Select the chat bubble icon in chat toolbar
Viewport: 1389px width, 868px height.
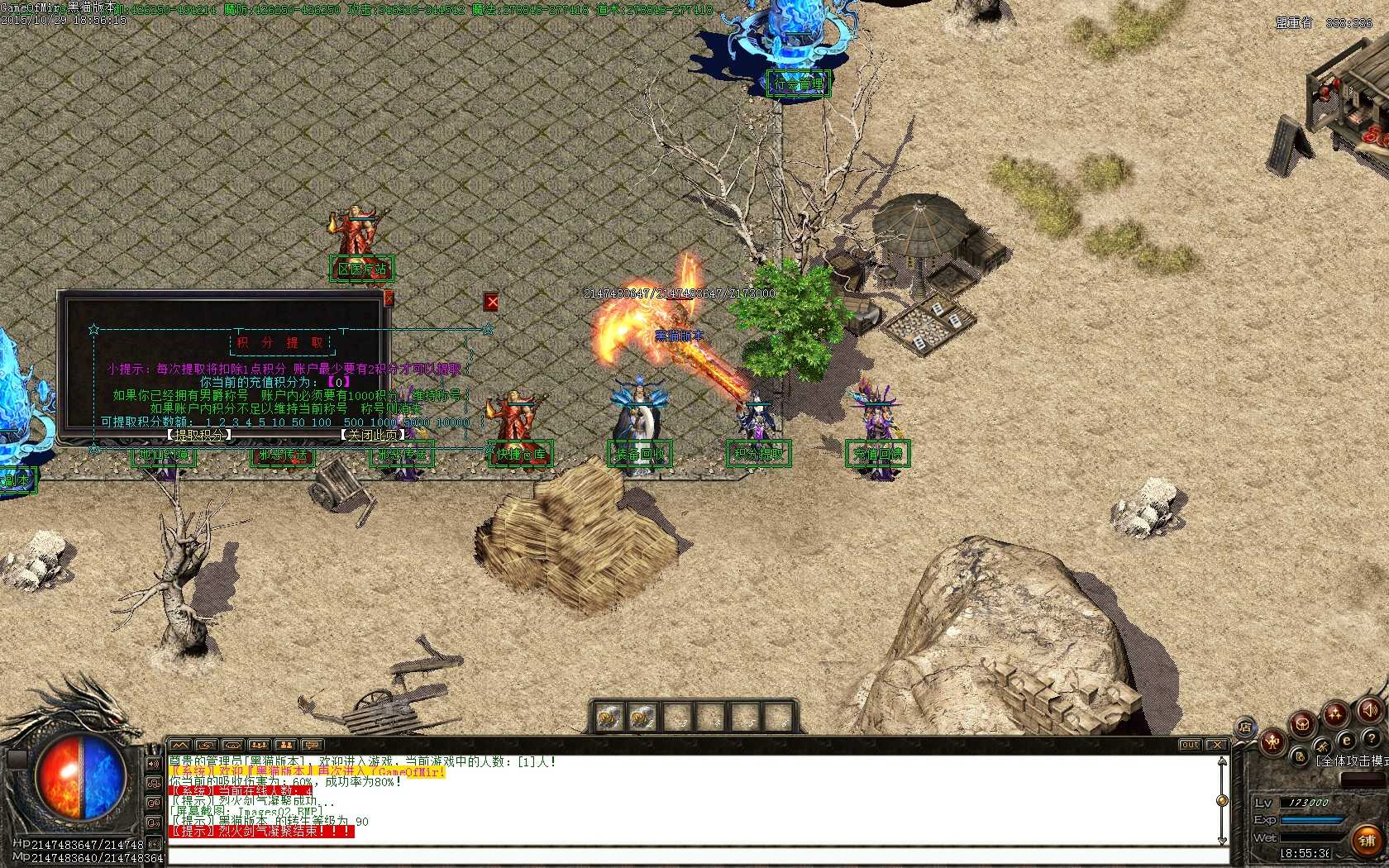point(312,746)
